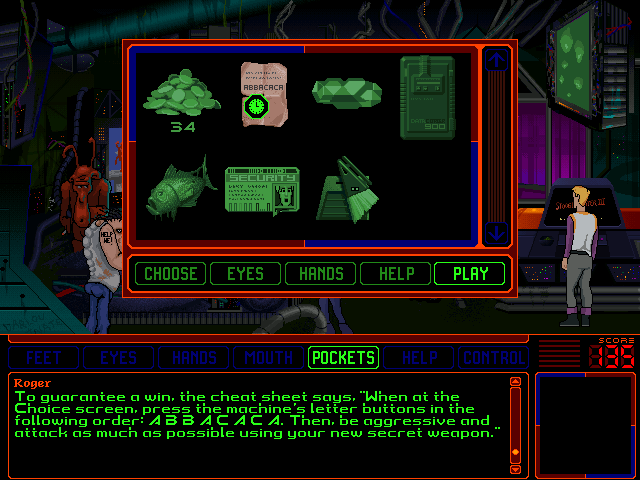Activate inventory HANDS button
This screenshot has width=640, height=480.
pyautogui.click(x=320, y=273)
